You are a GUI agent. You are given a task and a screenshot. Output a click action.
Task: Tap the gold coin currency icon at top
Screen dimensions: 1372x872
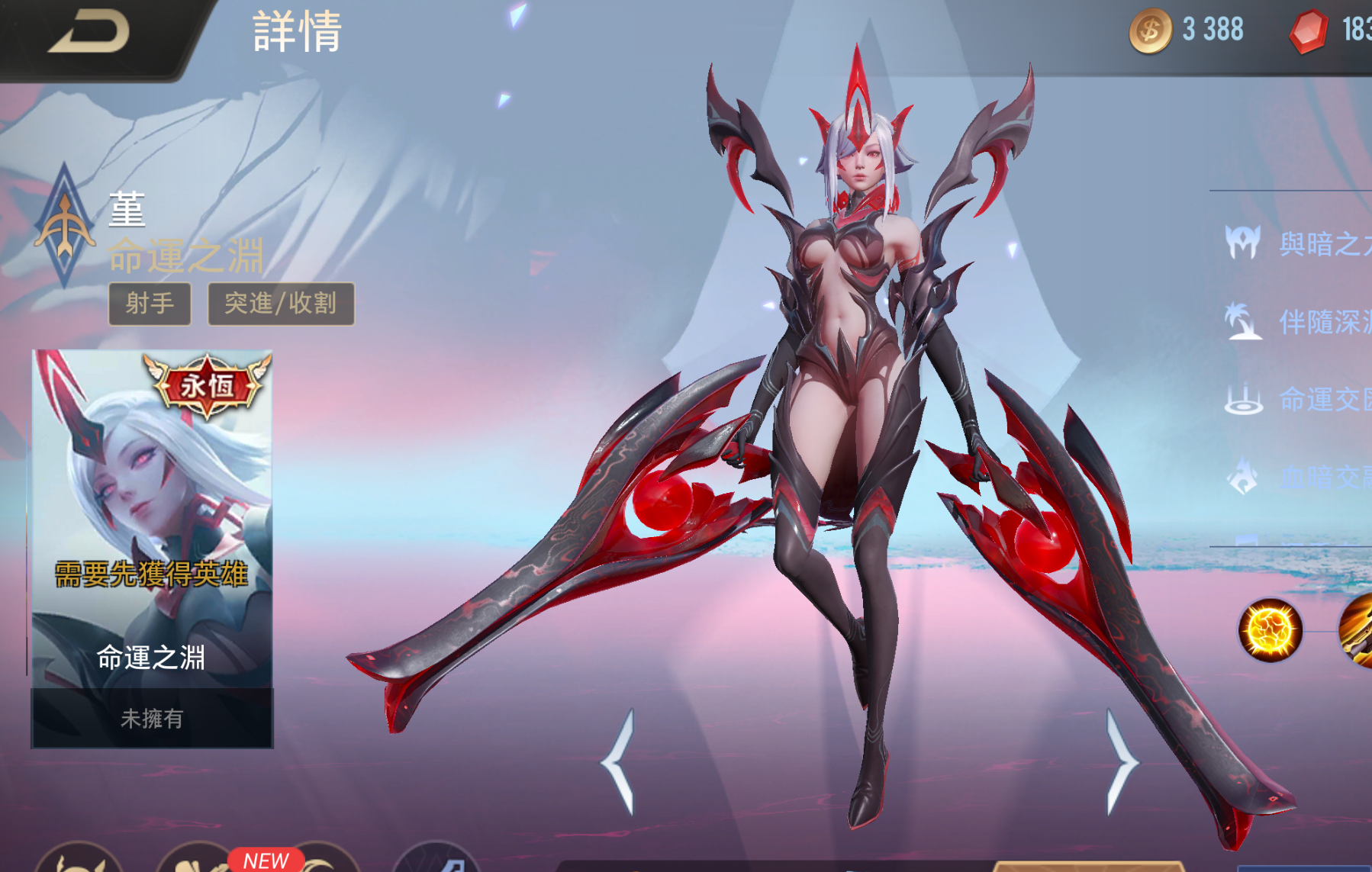[x=1149, y=28]
